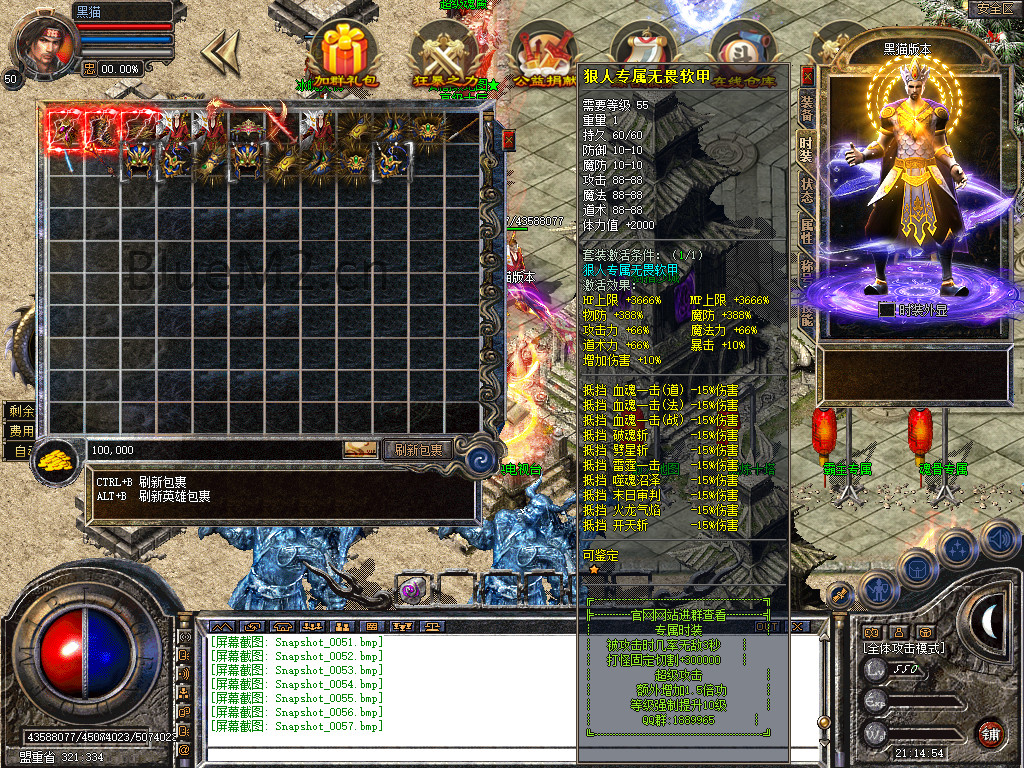Switch to the 状态 status tab
The width and height of the screenshot is (1024, 768).
[x=806, y=190]
